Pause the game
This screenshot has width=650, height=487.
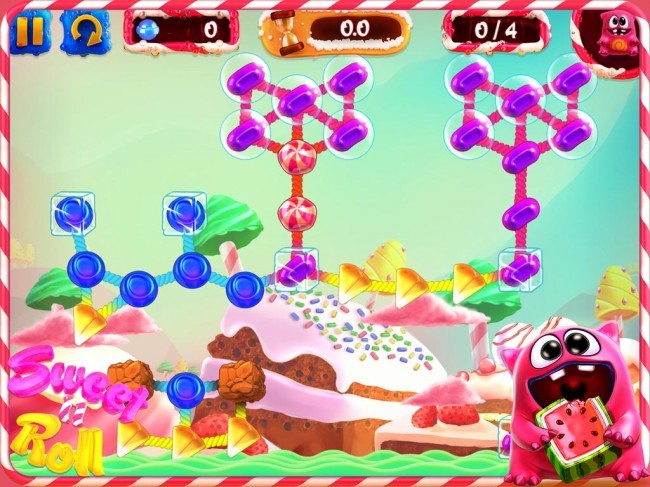tap(30, 31)
